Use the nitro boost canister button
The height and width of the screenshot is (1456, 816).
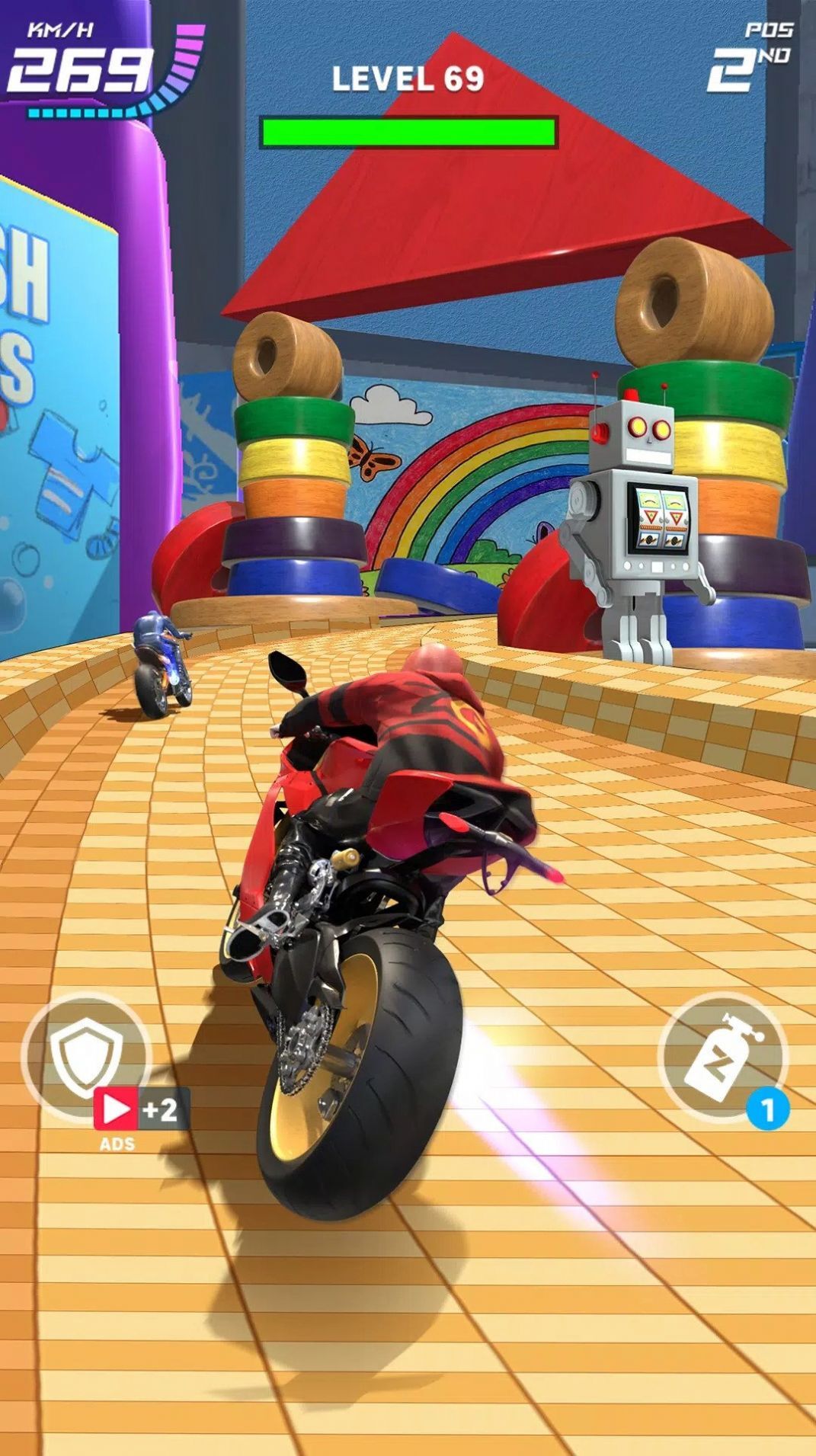pyautogui.click(x=720, y=1057)
